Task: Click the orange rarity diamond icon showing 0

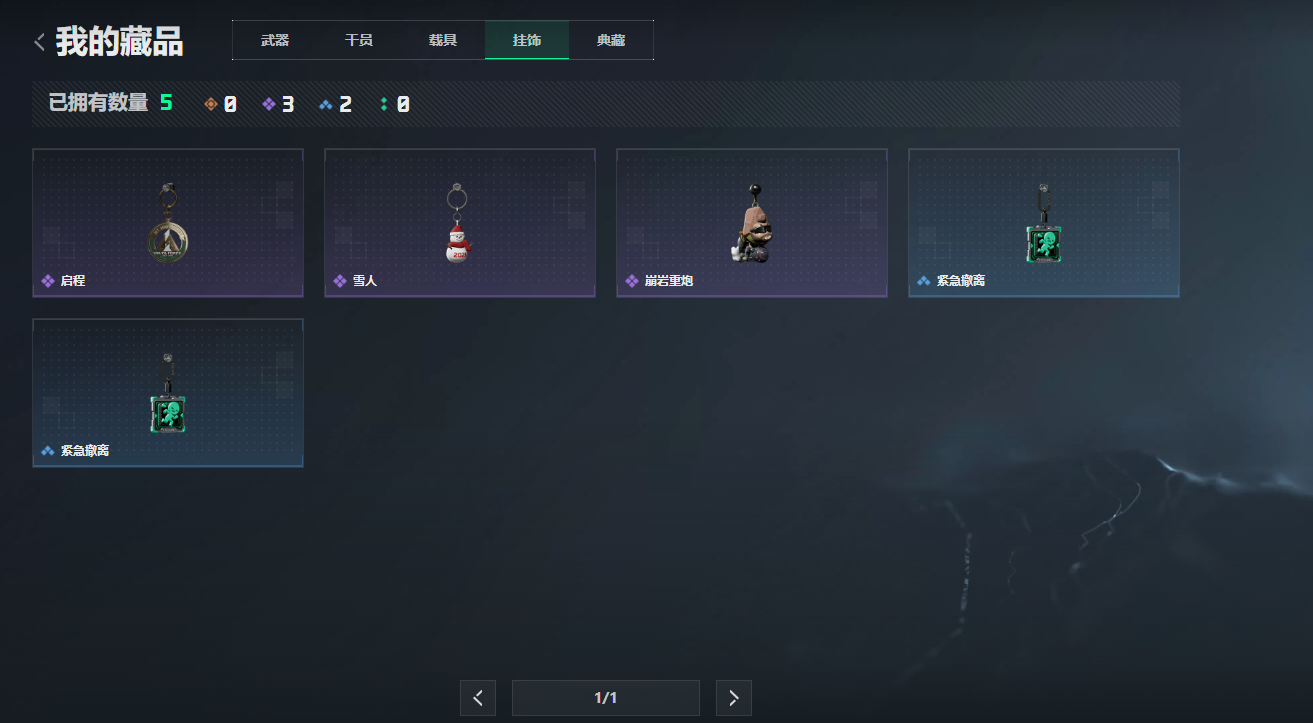Action: click(x=210, y=103)
